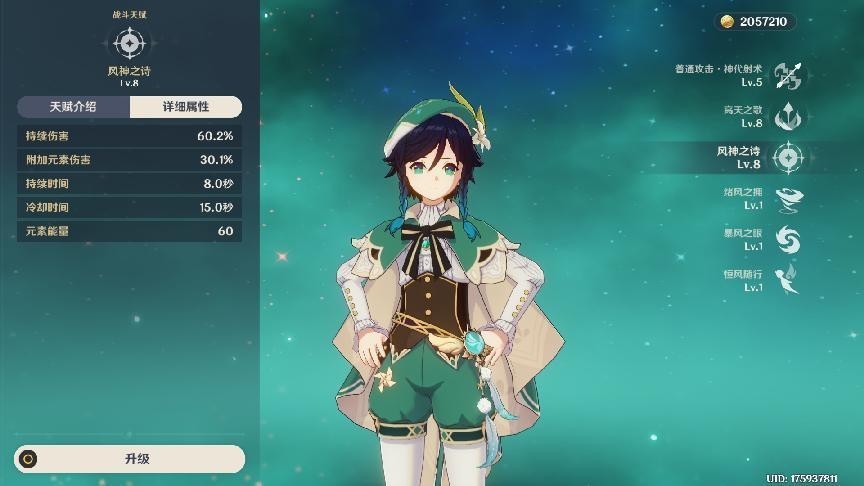Screen dimensions: 864x486
Task: Click the 升级 button
Action: pyautogui.click(x=130, y=459)
